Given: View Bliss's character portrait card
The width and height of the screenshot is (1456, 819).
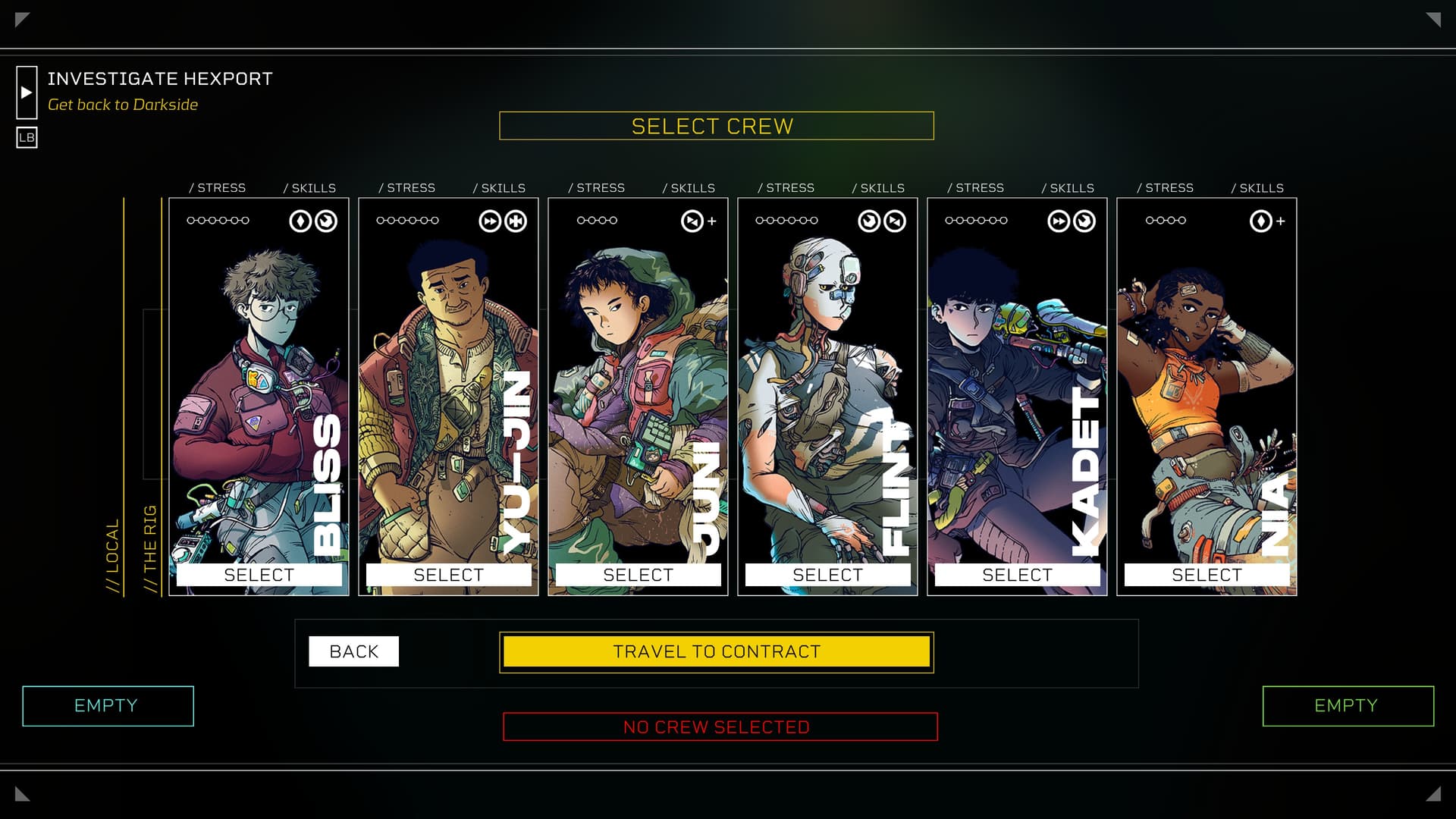Looking at the screenshot, I should (x=258, y=379).
